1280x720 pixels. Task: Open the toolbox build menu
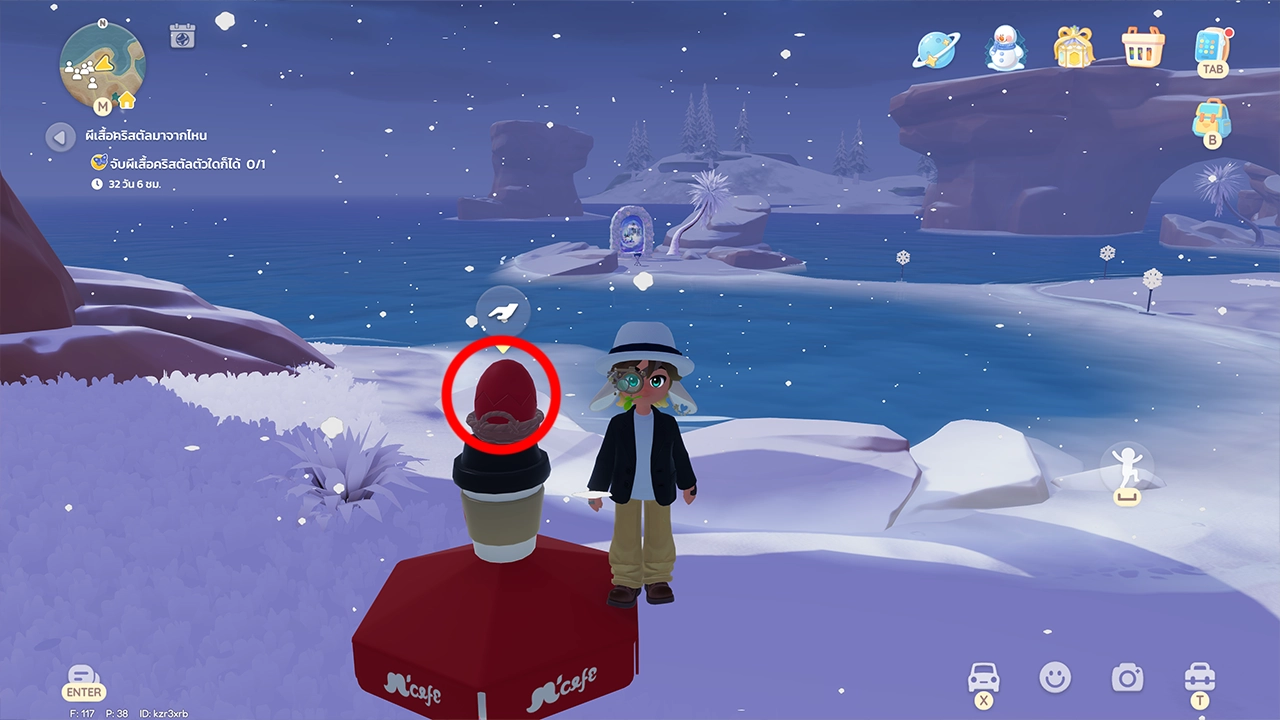pos(1199,678)
